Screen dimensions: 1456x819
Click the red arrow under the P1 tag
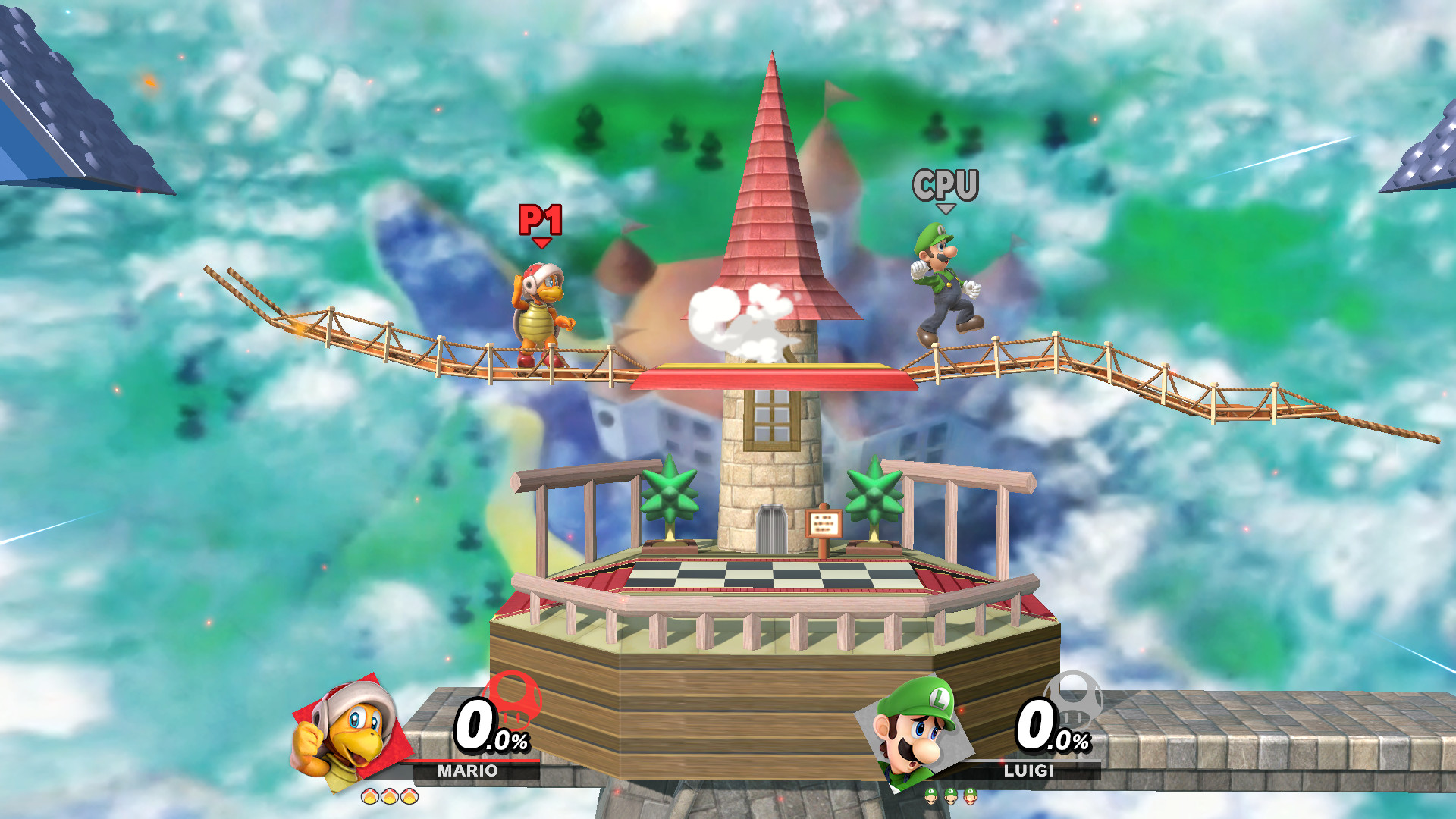pyautogui.click(x=541, y=244)
